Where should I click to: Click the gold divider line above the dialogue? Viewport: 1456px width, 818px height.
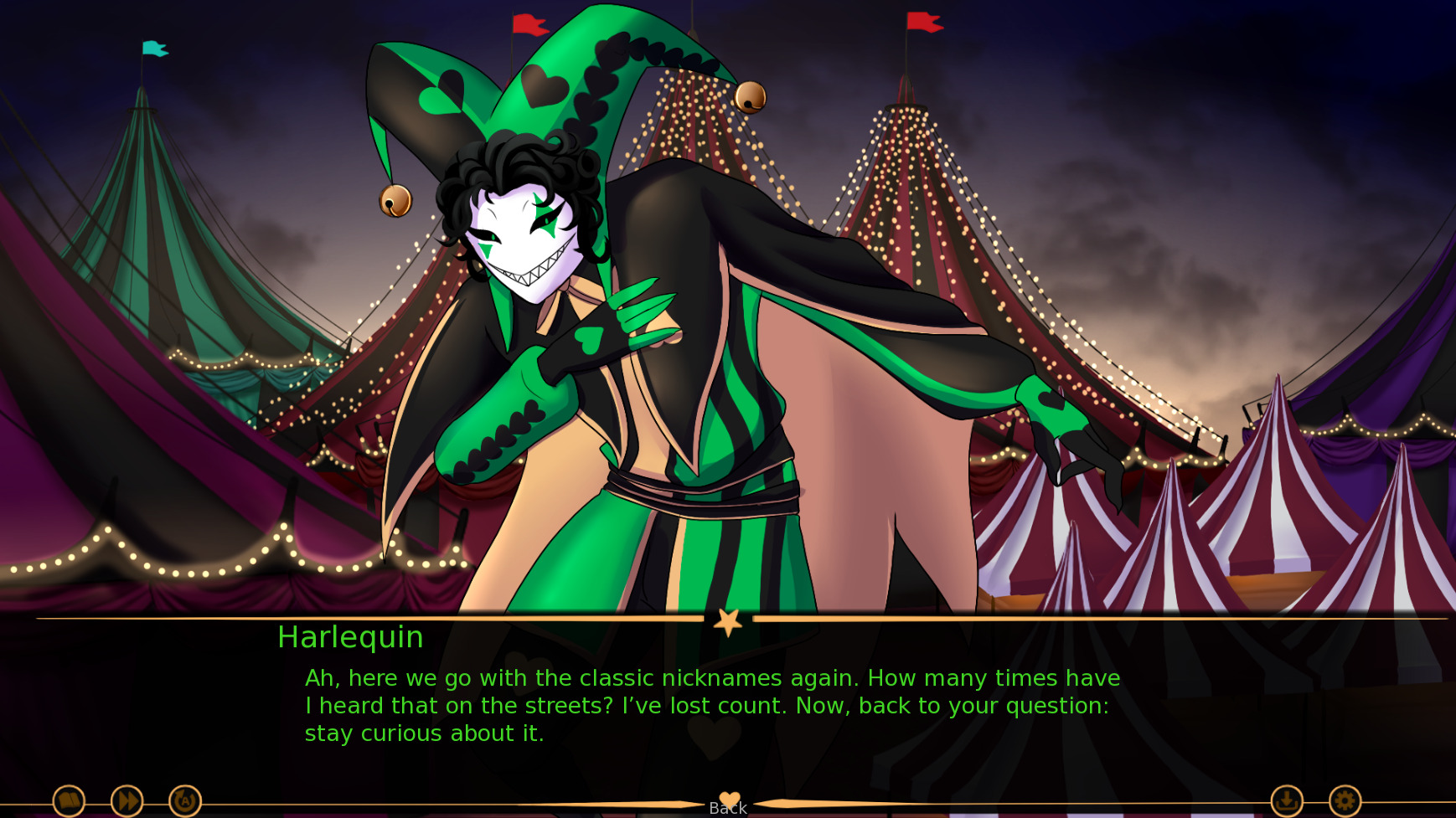pos(335,617)
